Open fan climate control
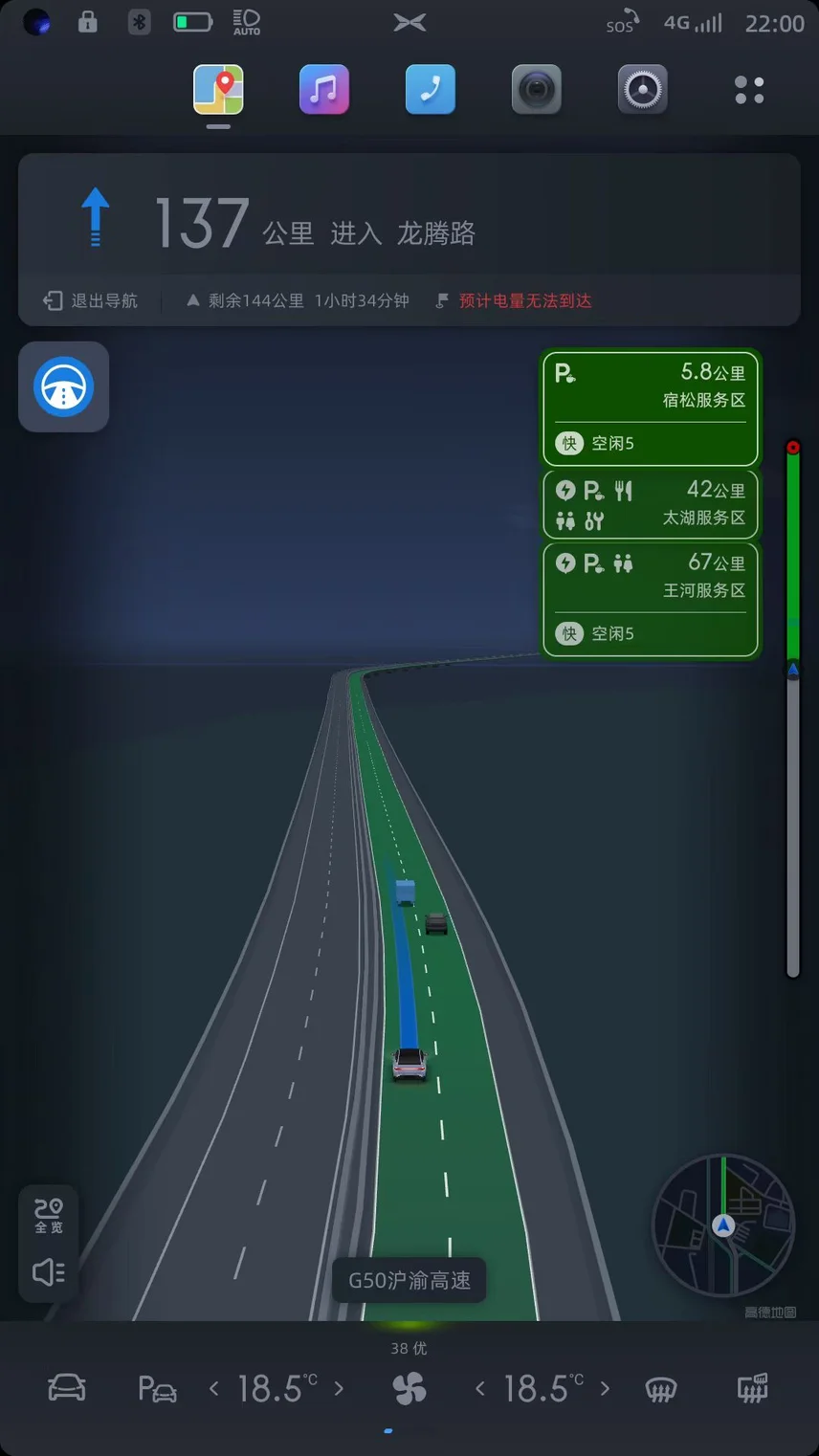This screenshot has width=819, height=1456. point(409,1388)
